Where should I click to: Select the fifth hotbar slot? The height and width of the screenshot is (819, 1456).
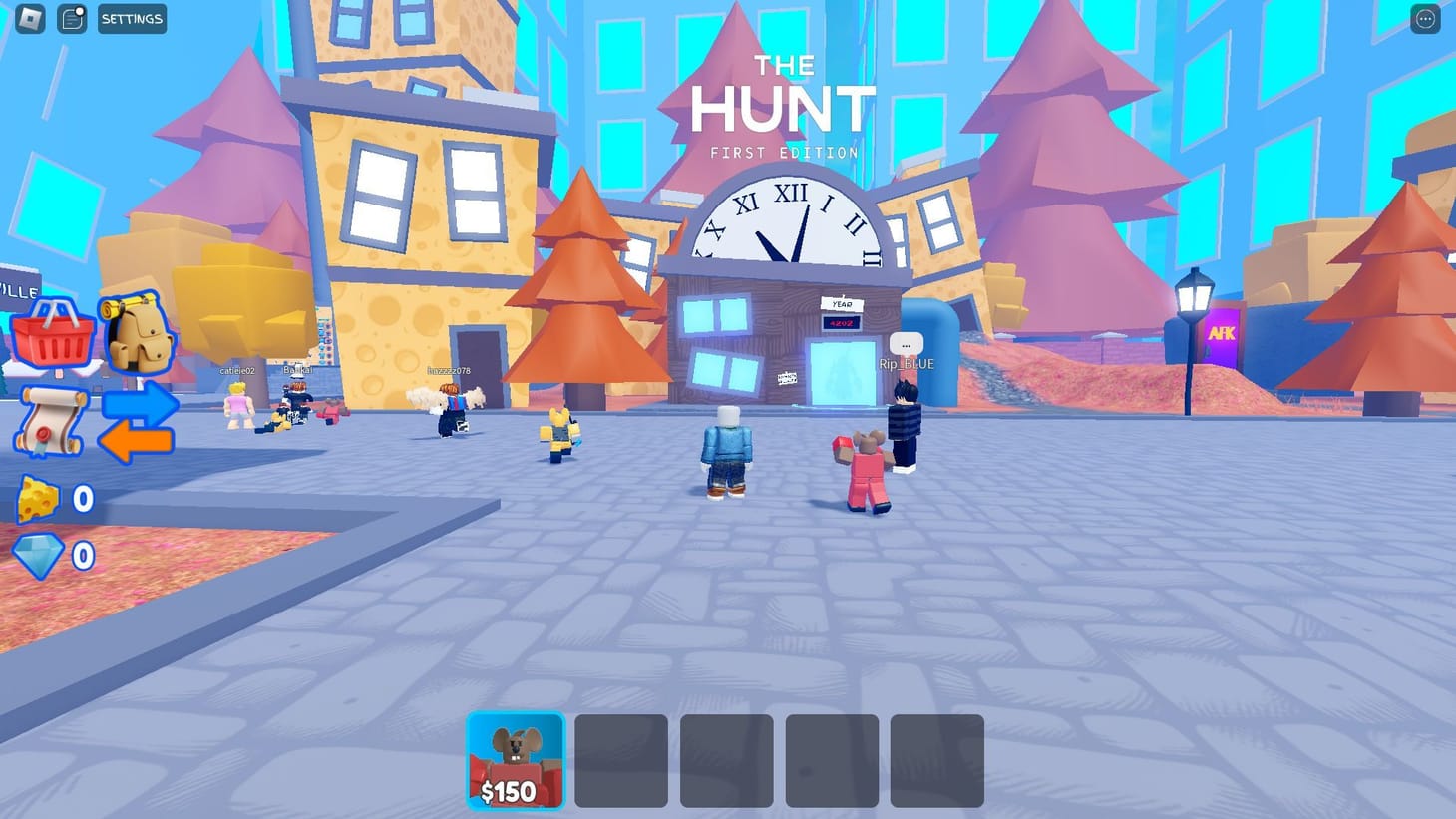937,760
